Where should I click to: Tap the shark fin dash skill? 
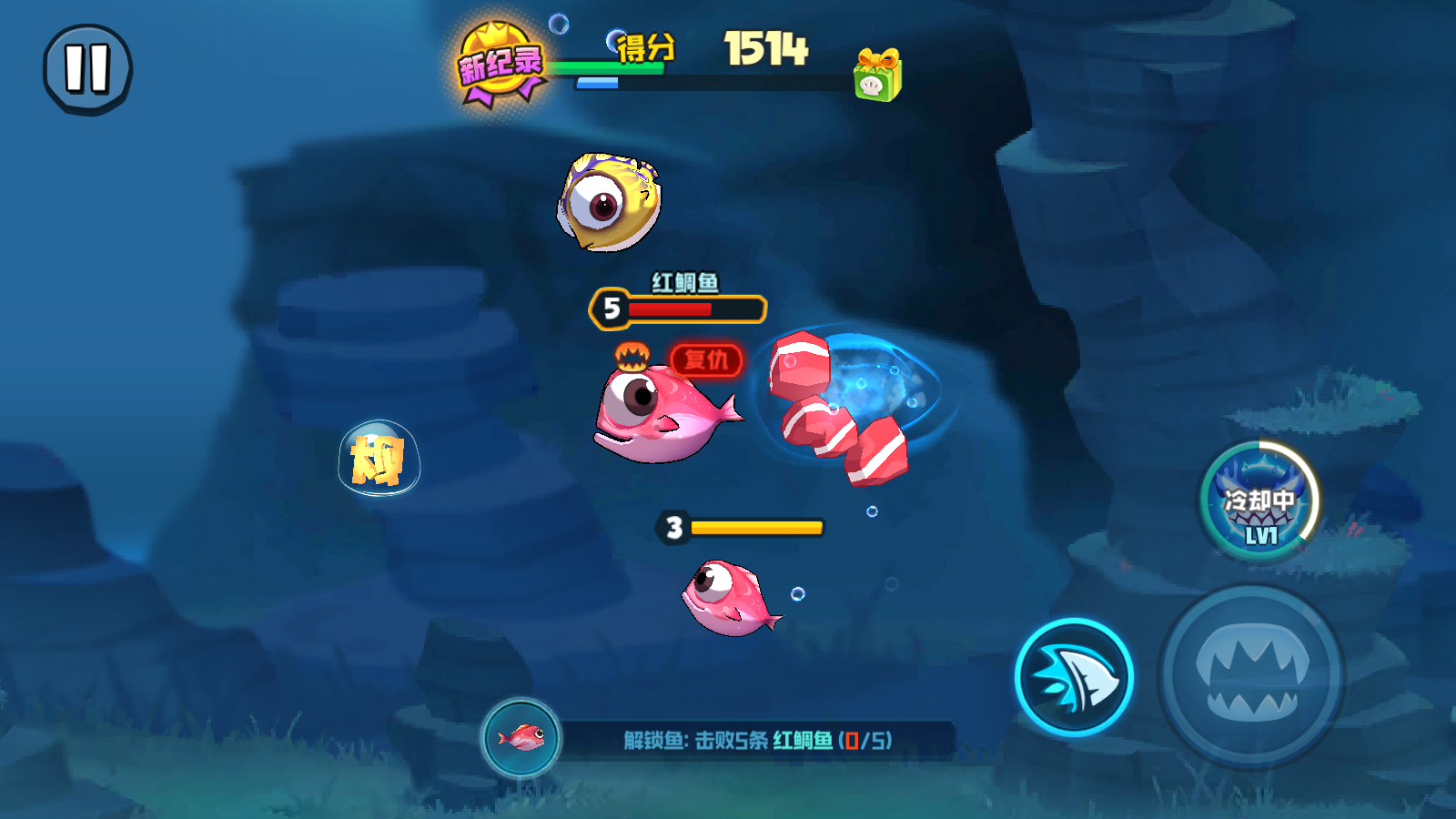pos(1074,678)
